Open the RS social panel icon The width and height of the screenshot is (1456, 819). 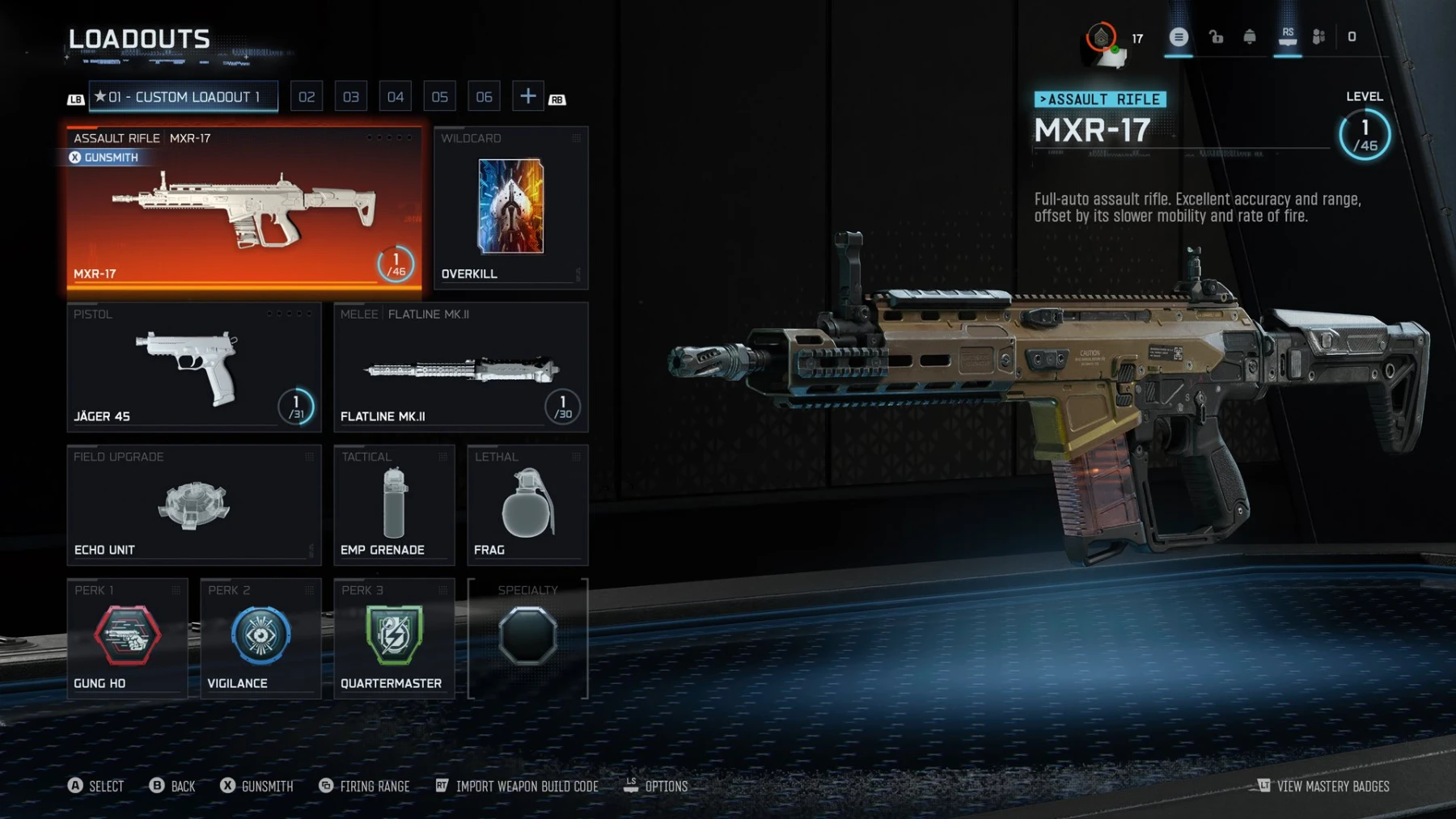pyautogui.click(x=1289, y=36)
